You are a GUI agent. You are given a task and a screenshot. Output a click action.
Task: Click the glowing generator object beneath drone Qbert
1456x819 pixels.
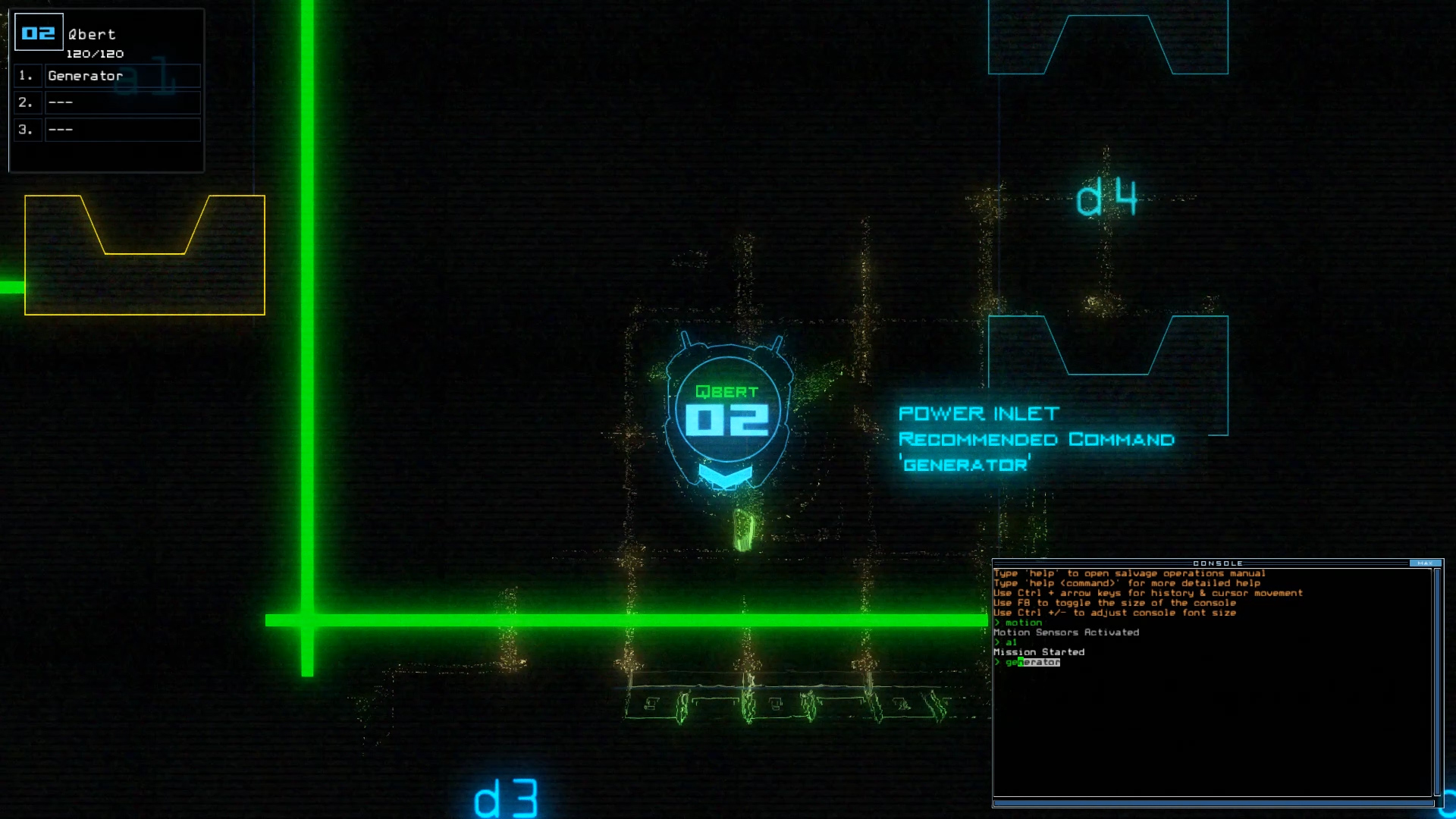pyautogui.click(x=744, y=527)
